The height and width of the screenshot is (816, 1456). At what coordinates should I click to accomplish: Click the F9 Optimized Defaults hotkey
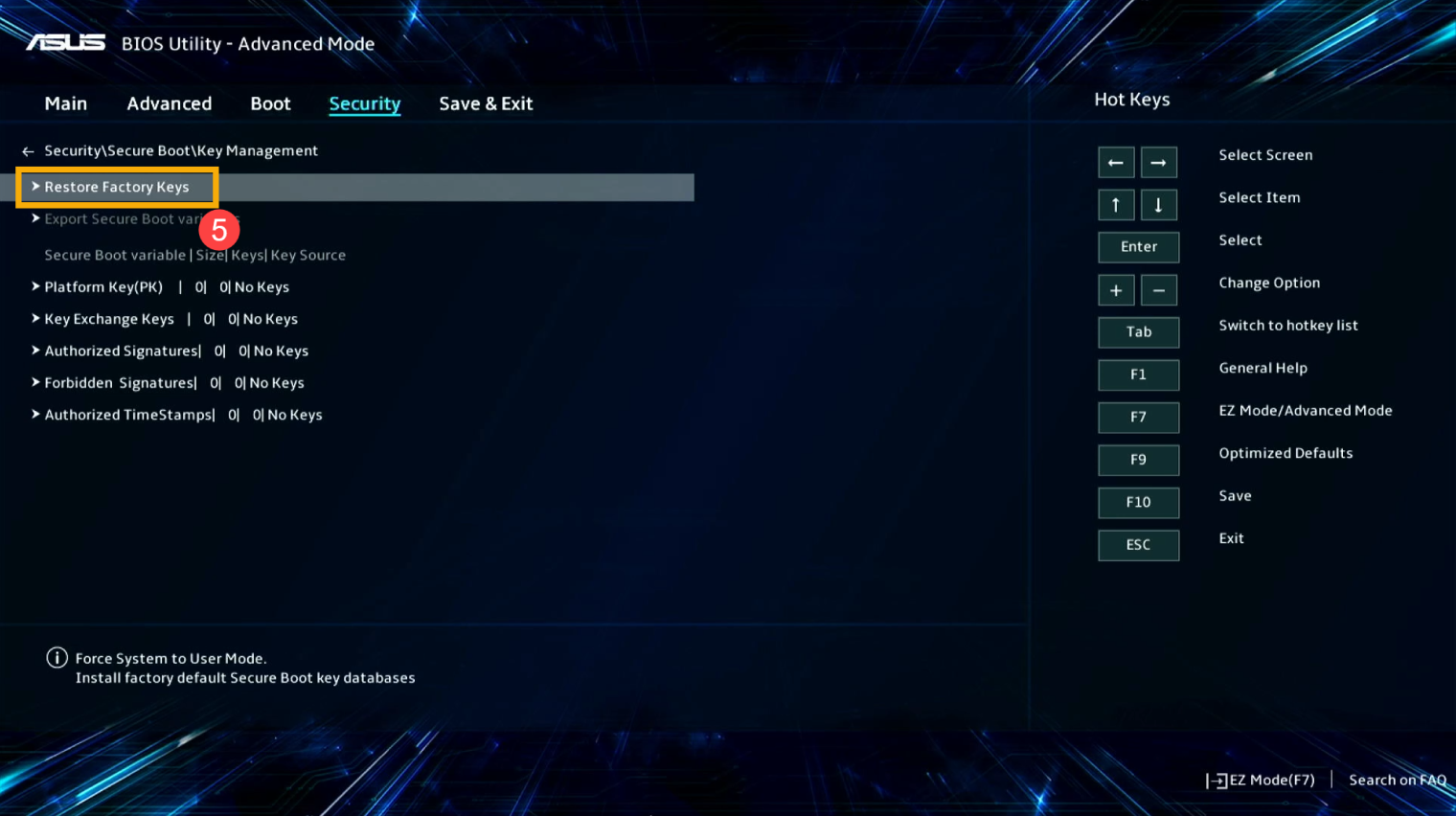(x=1138, y=460)
